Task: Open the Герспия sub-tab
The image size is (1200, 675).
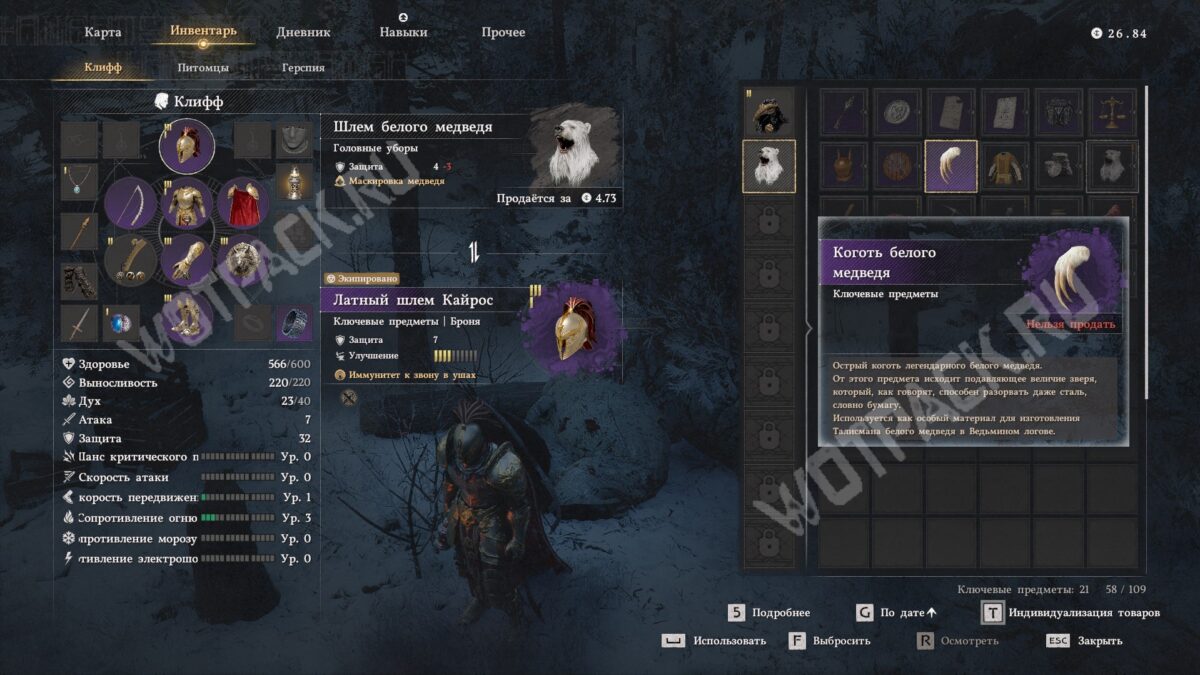Action: point(303,68)
